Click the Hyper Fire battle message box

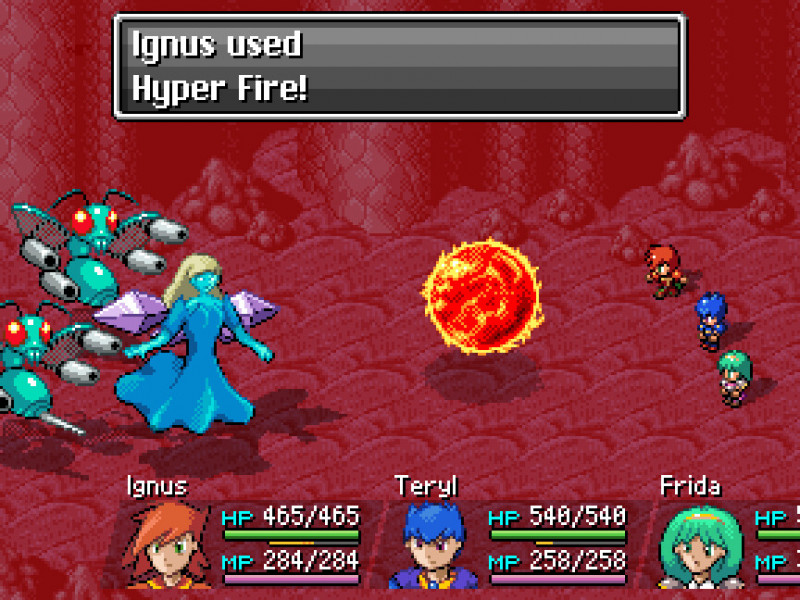[x=400, y=66]
